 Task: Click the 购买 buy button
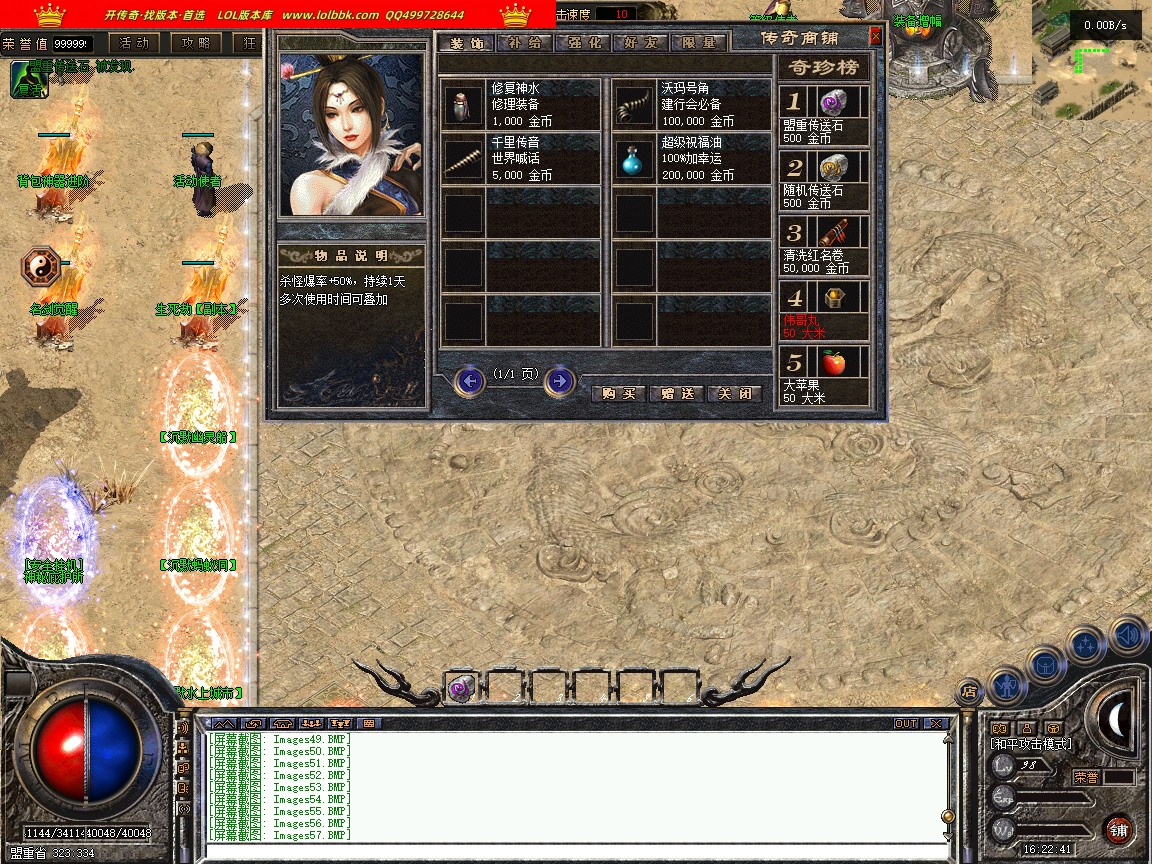619,394
